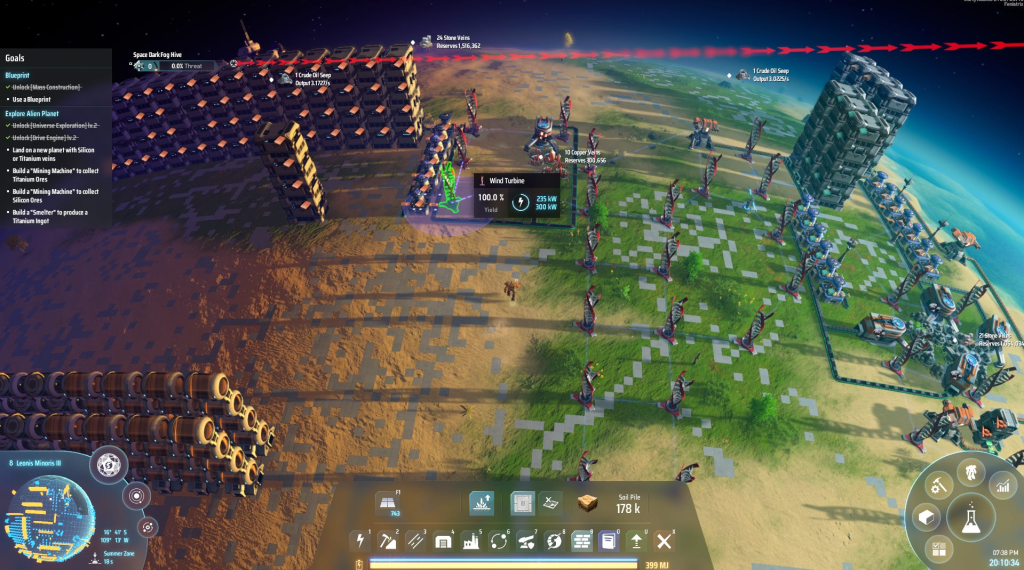Open the factory production build category
This screenshot has width=1024, height=570.
pyautogui.click(x=469, y=541)
